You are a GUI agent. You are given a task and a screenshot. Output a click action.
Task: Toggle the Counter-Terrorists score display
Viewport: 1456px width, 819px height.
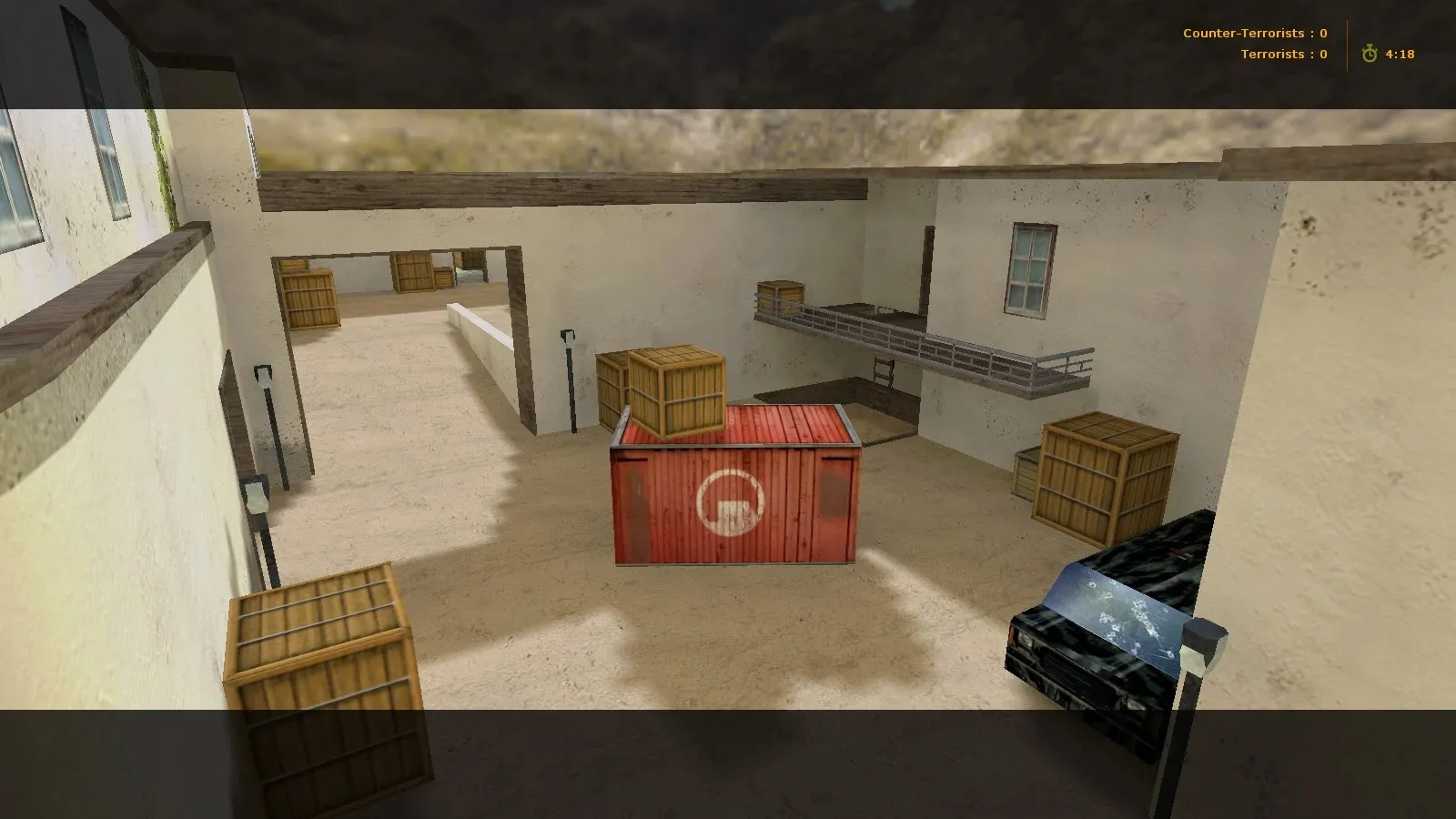point(1253,32)
